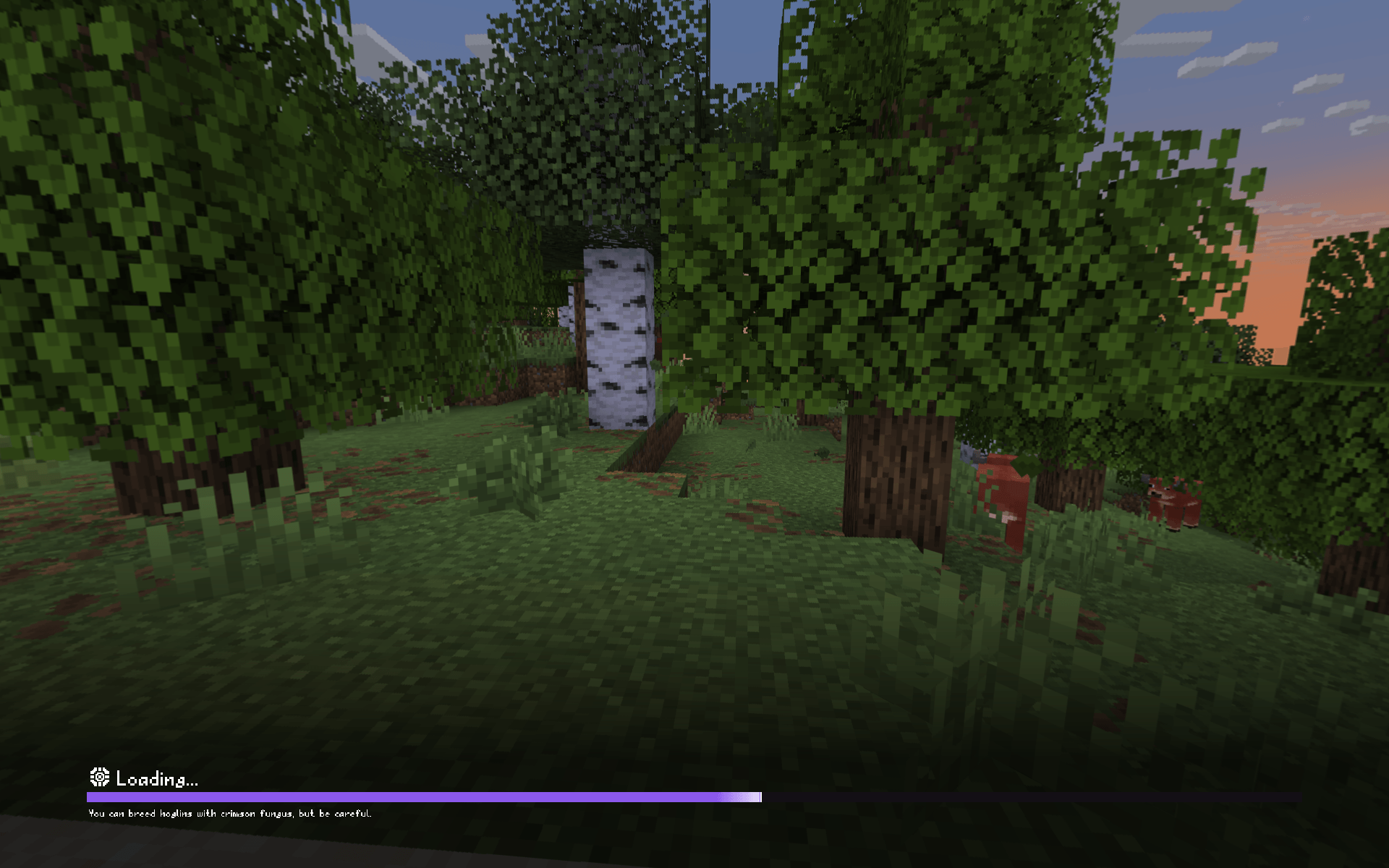Screen dimensions: 1389x868
Task: Click the birch tree trunk
Action: pyautogui.click(x=620, y=340)
